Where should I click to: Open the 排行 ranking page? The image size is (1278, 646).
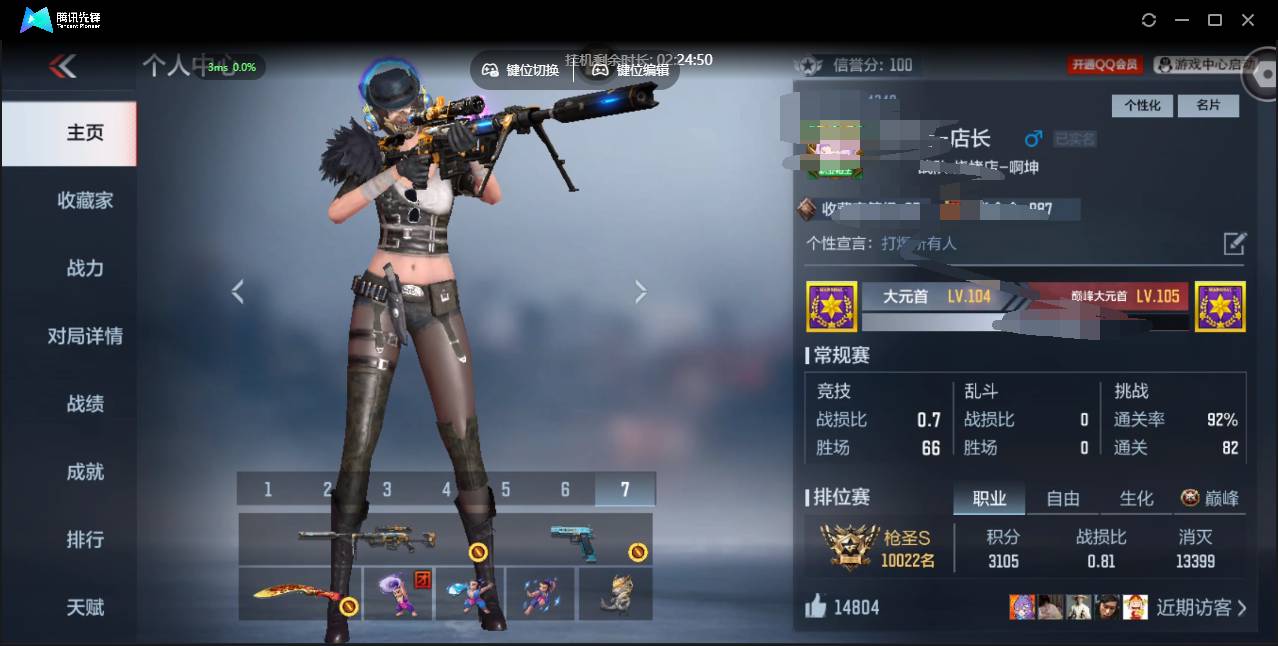click(x=85, y=540)
